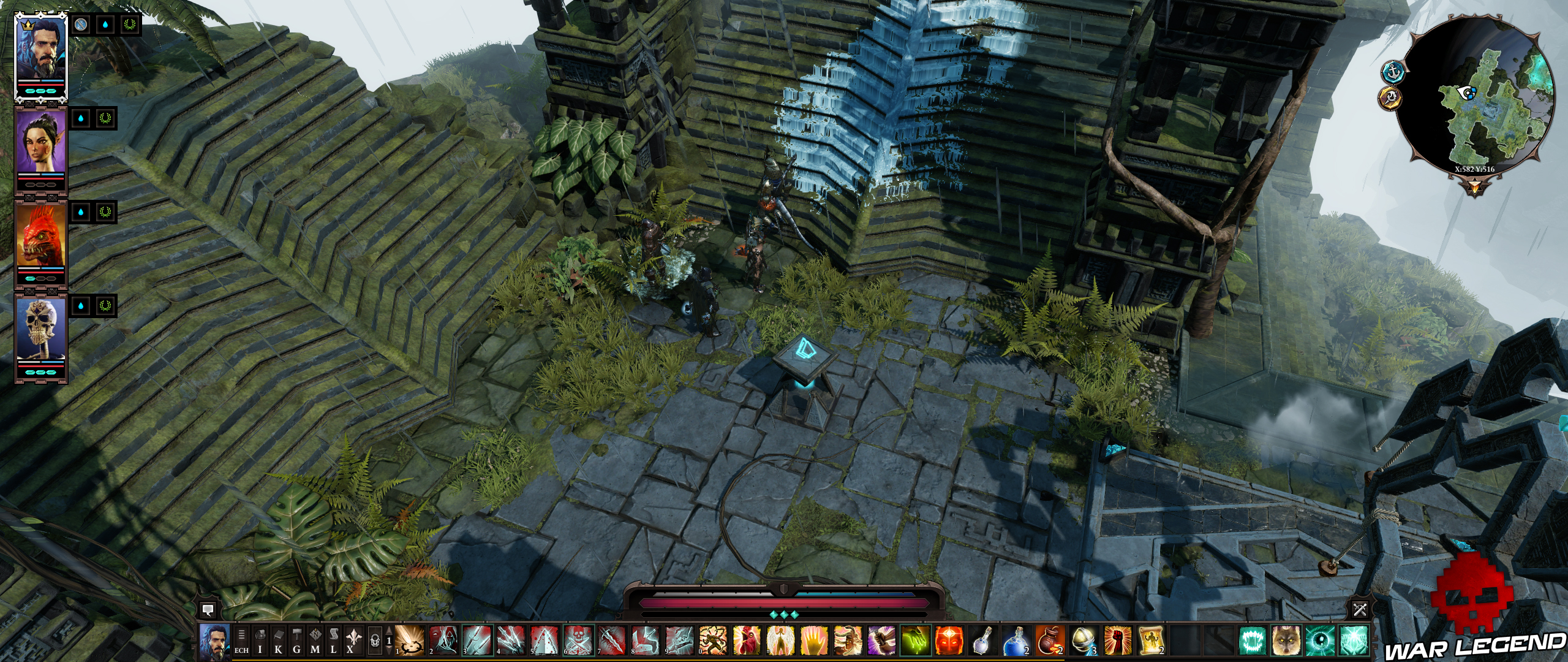Open crafting with the G hammer icon
This screenshot has height=662, width=1568.
(298, 644)
